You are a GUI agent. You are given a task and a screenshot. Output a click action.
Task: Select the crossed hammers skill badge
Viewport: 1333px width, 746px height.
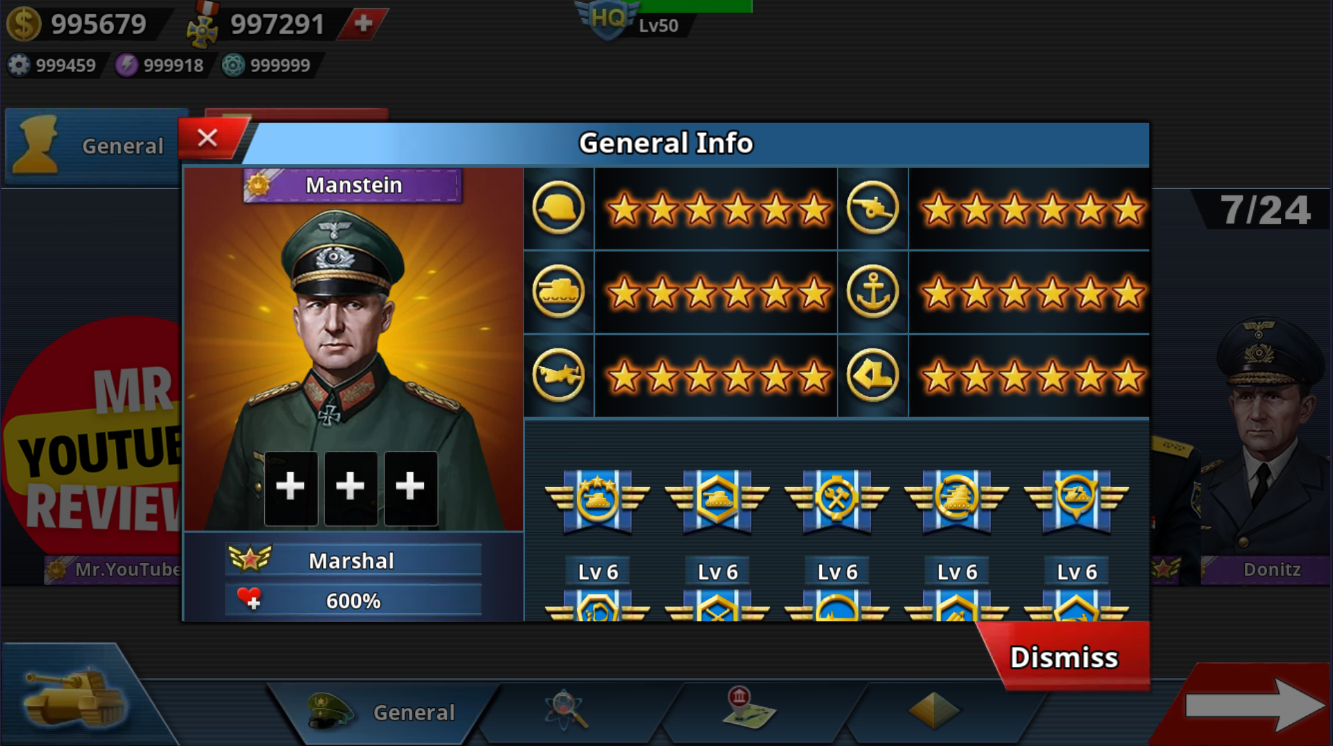[x=837, y=497]
